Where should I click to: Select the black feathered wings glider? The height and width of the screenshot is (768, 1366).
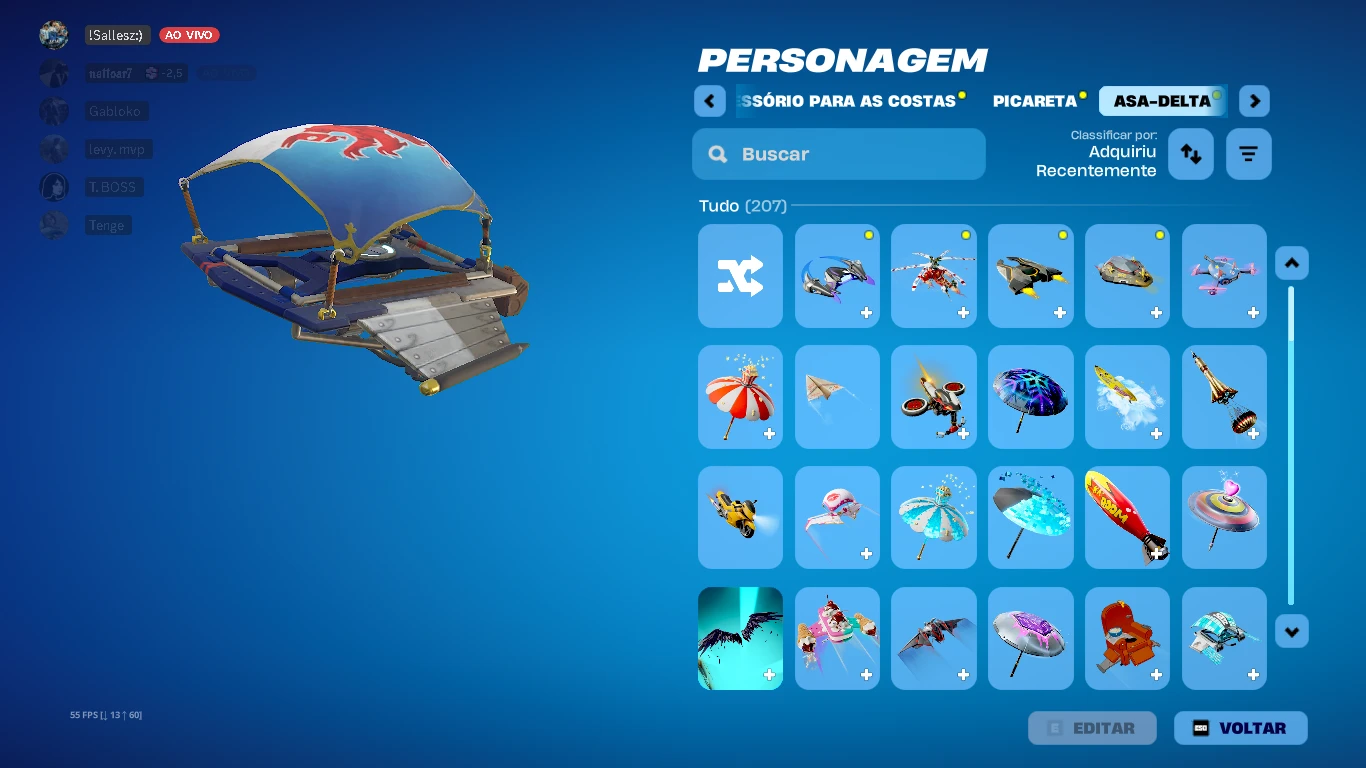(740, 638)
